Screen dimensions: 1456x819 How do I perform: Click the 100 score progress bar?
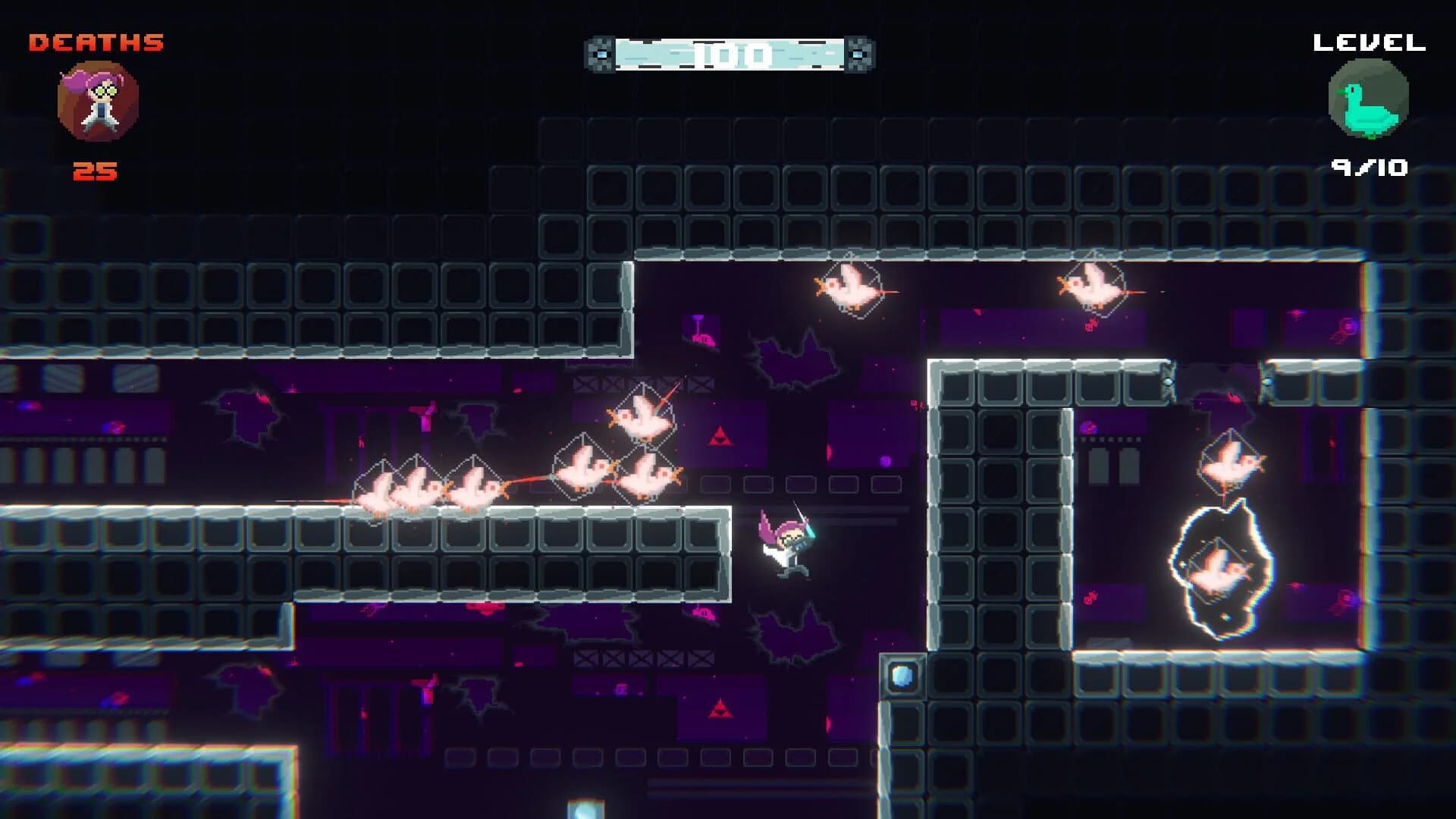pos(730,52)
